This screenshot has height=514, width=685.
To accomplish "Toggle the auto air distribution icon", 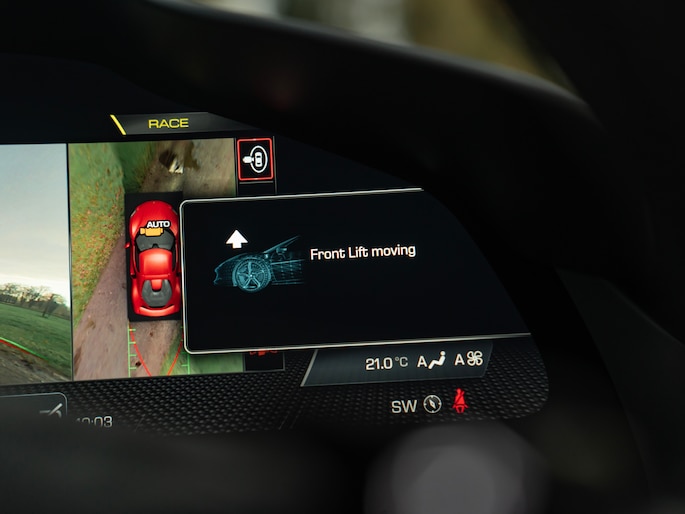I will 431,362.
